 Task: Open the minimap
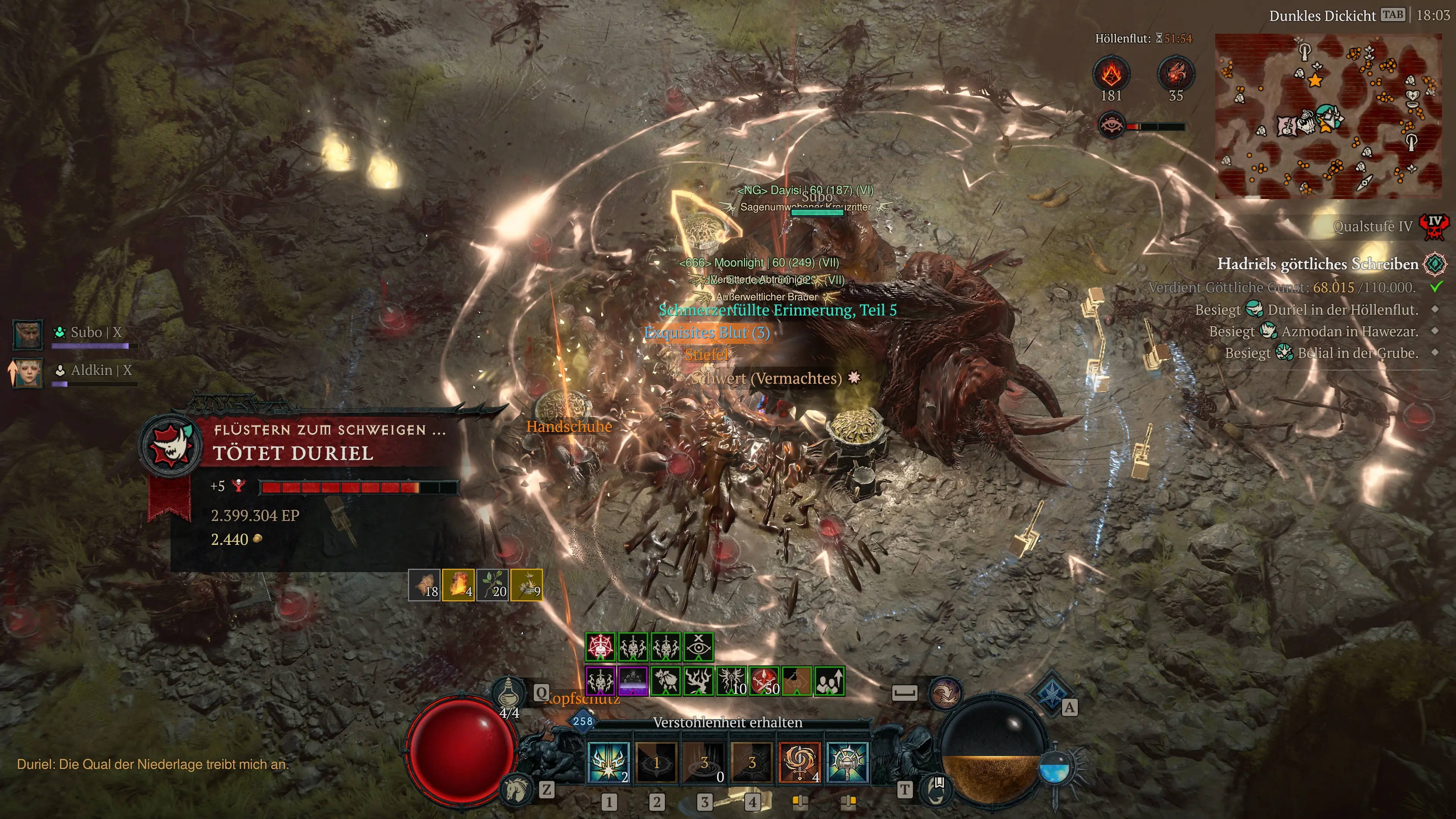point(1328,116)
